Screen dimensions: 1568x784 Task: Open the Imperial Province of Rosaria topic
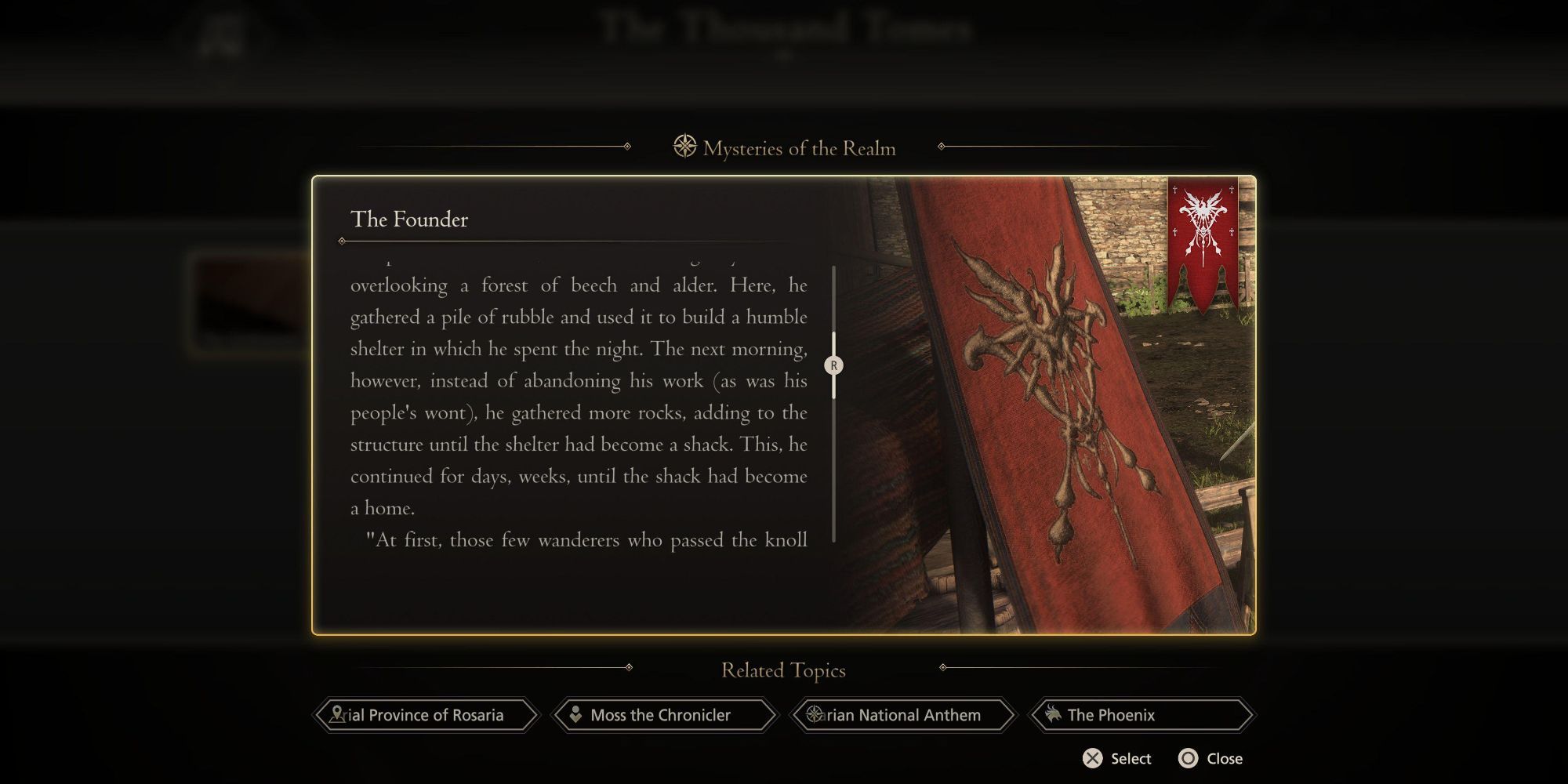click(427, 715)
